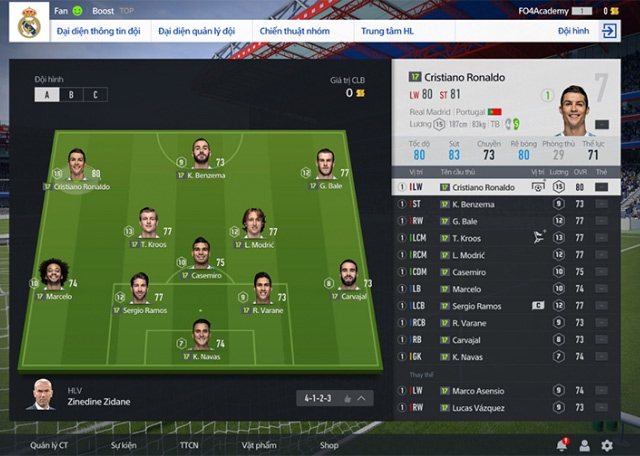Open the notifications bell icon
The width and height of the screenshot is (640, 456).
pyautogui.click(x=561, y=445)
